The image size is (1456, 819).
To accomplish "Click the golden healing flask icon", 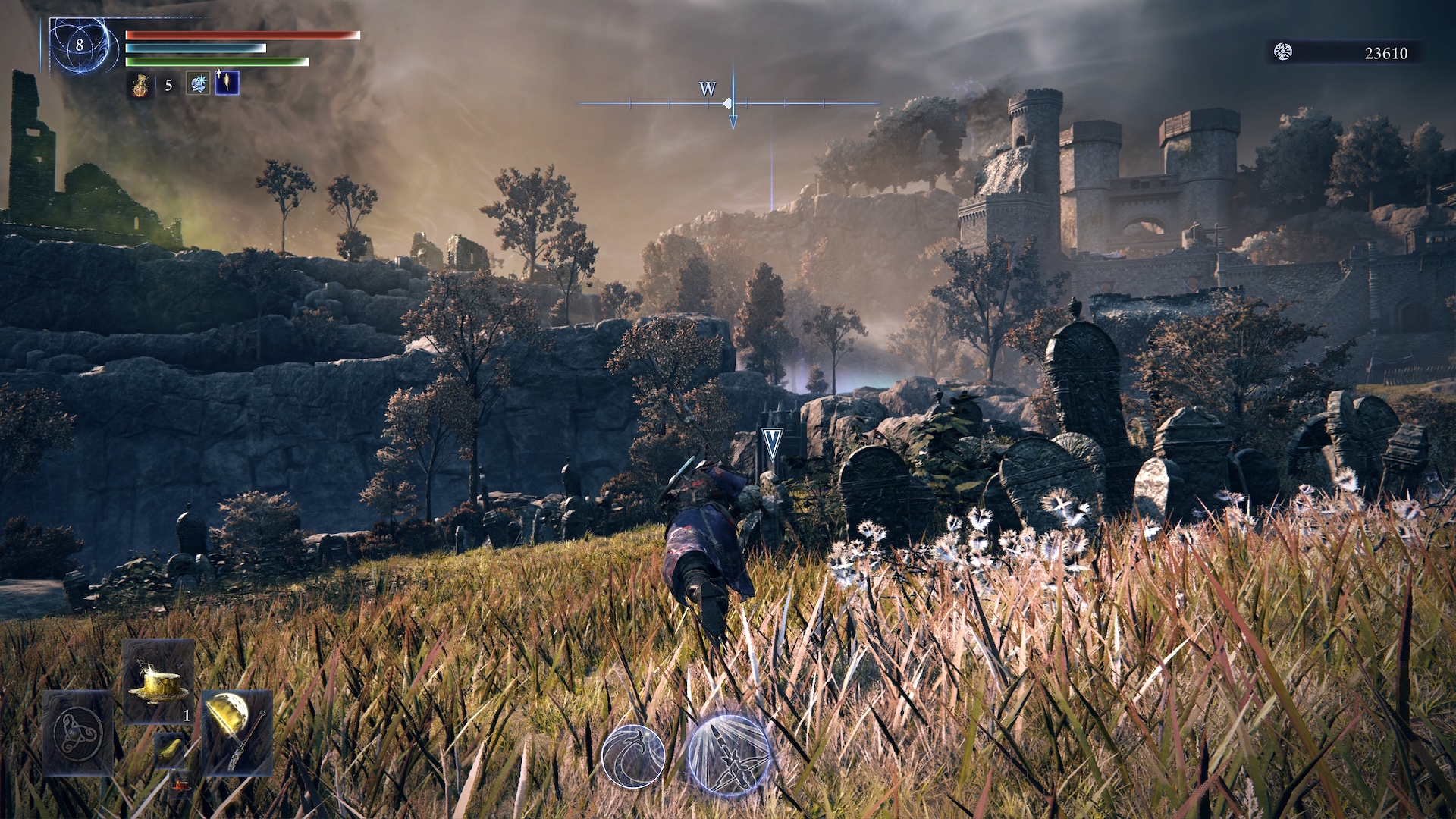I will (140, 84).
